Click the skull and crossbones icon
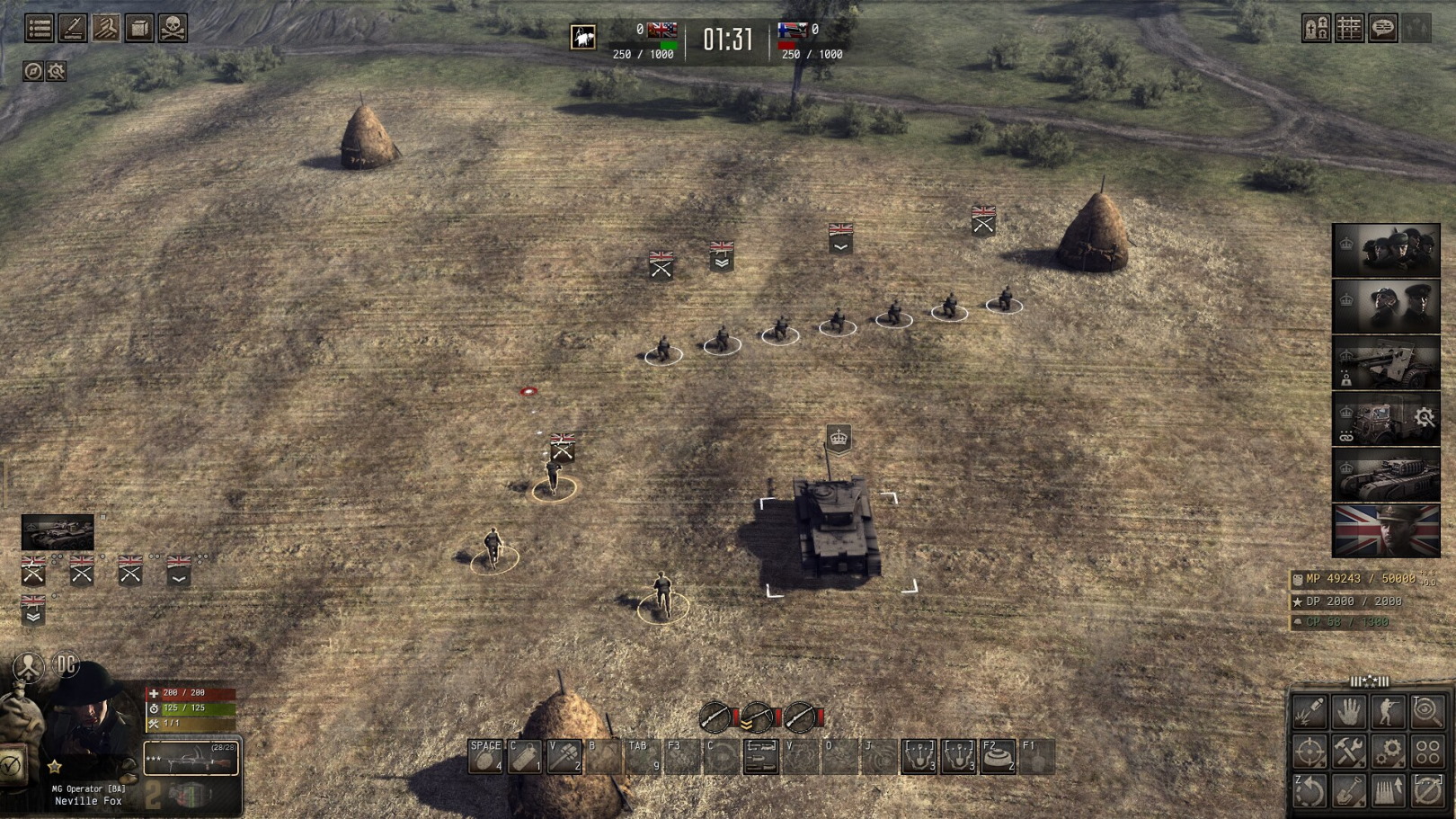The width and height of the screenshot is (1456, 819). click(173, 29)
